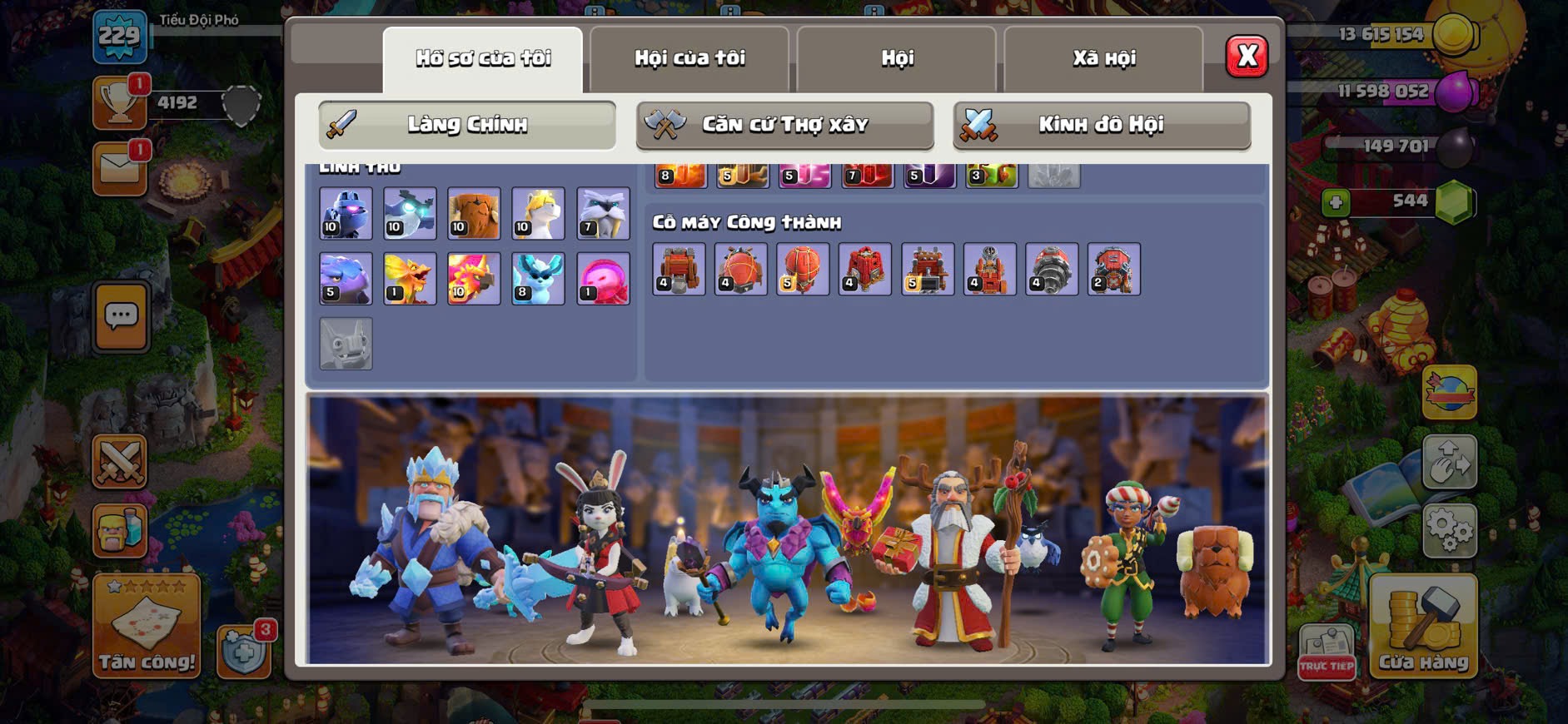The width and height of the screenshot is (1568, 724).
Task: Check the mail envelope inbox
Action: pyautogui.click(x=120, y=169)
